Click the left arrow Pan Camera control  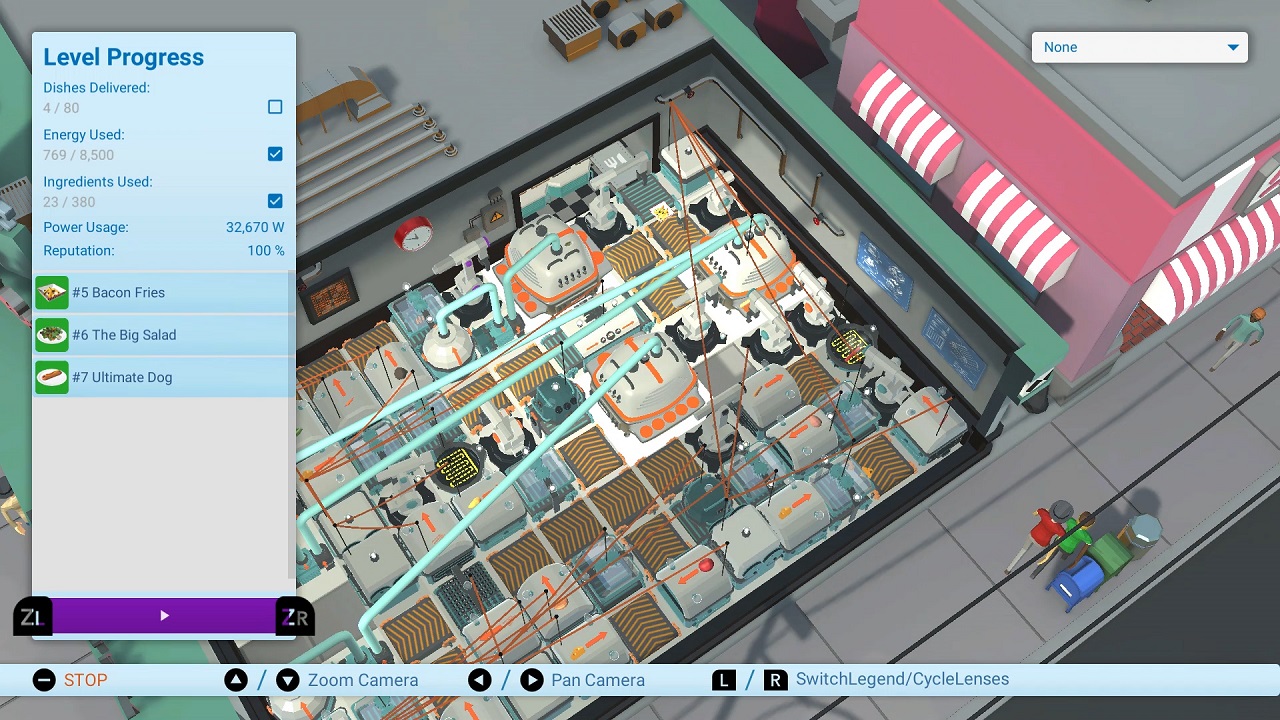(x=480, y=680)
